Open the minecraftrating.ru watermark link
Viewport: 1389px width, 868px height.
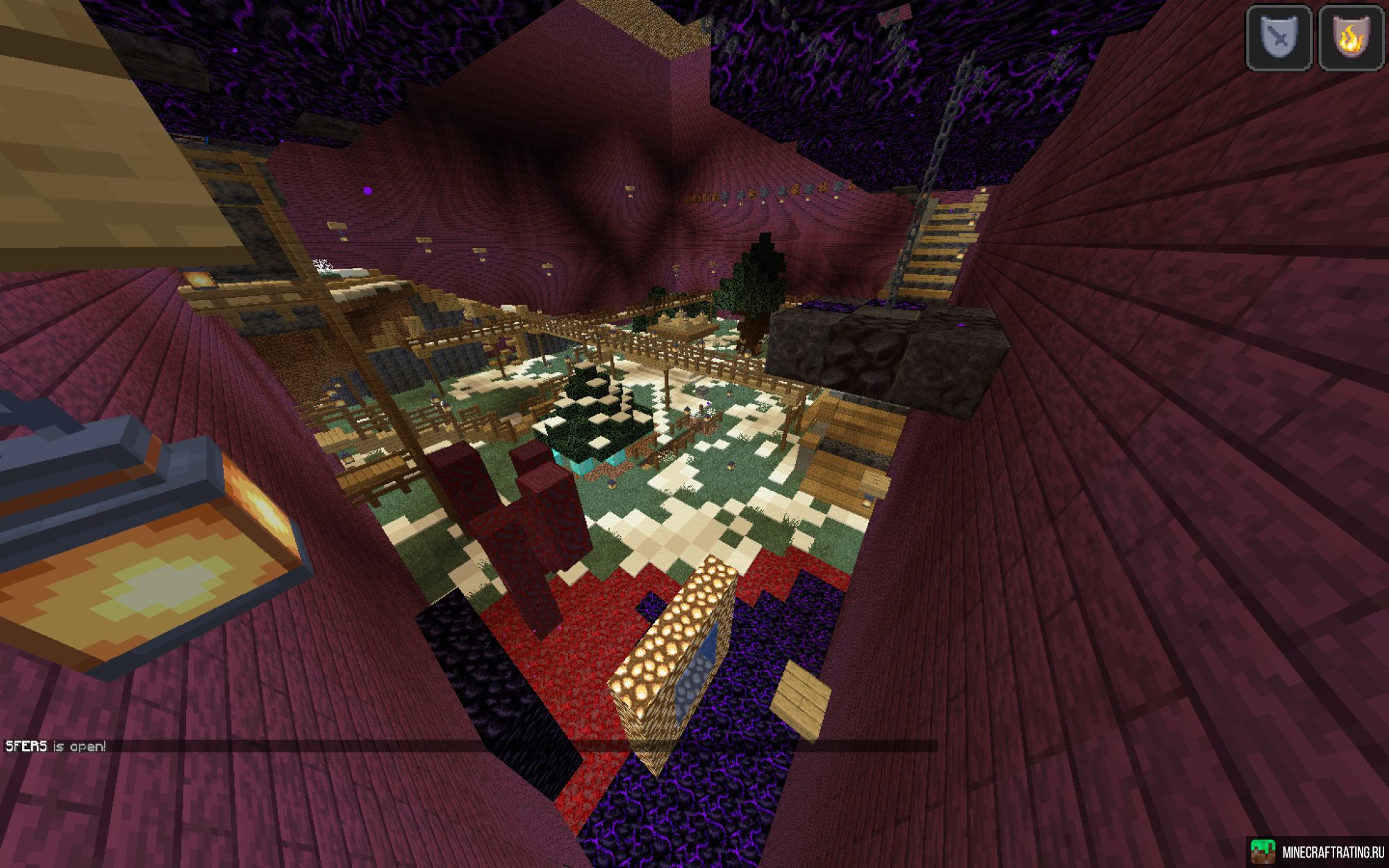pos(1317,852)
